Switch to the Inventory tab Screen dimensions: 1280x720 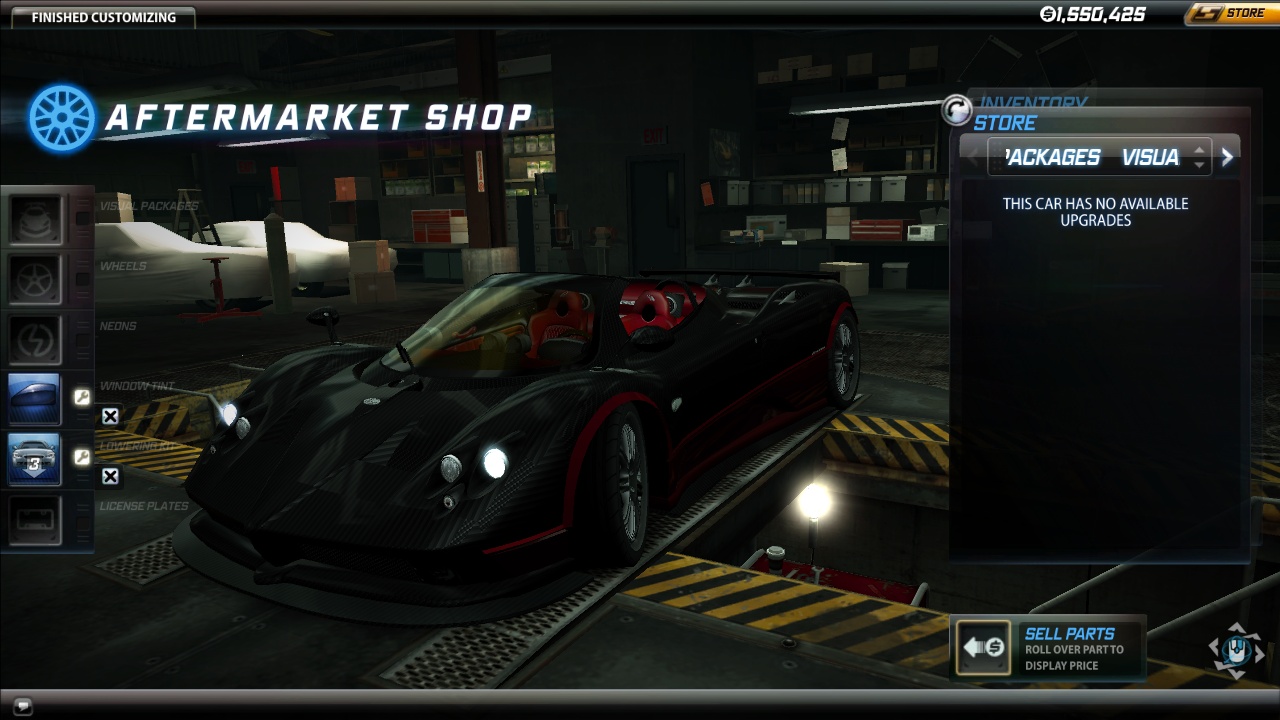click(x=1034, y=102)
